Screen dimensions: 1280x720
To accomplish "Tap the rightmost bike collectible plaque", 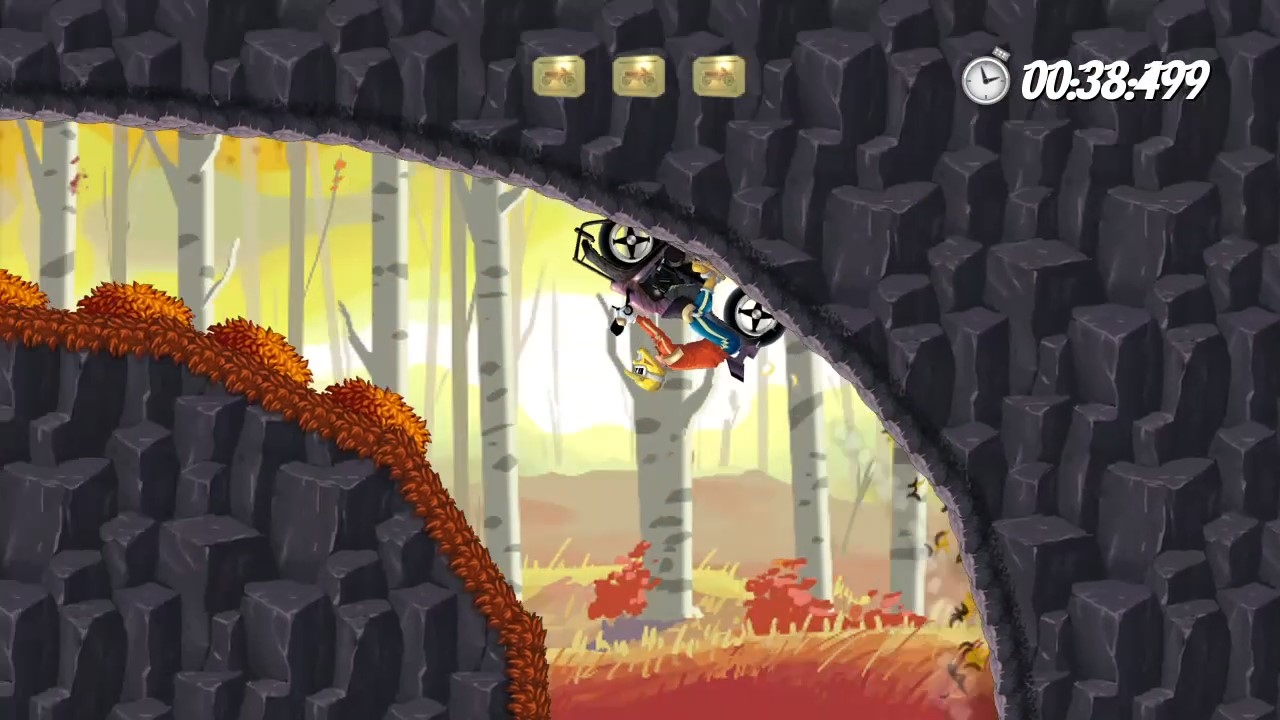I will pyautogui.click(x=718, y=76).
